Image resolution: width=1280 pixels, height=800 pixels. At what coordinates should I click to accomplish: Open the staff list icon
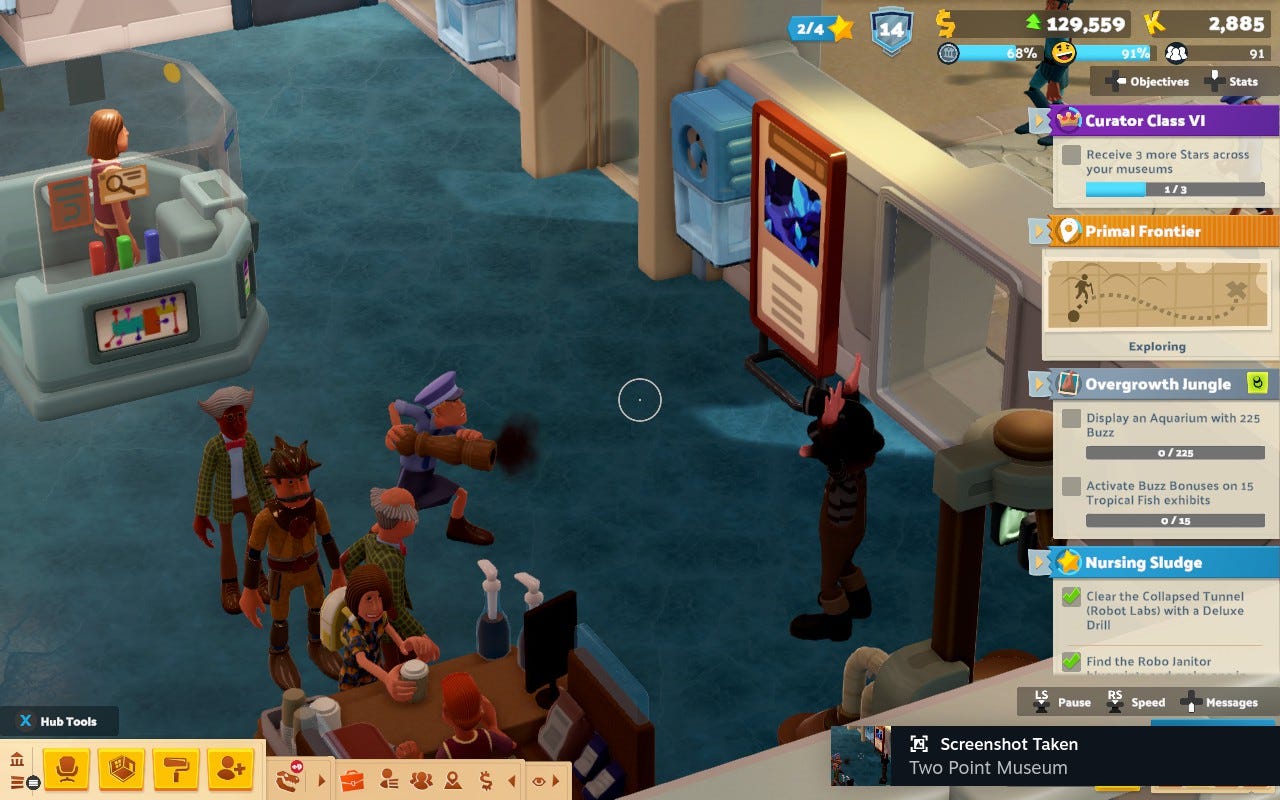coord(388,780)
